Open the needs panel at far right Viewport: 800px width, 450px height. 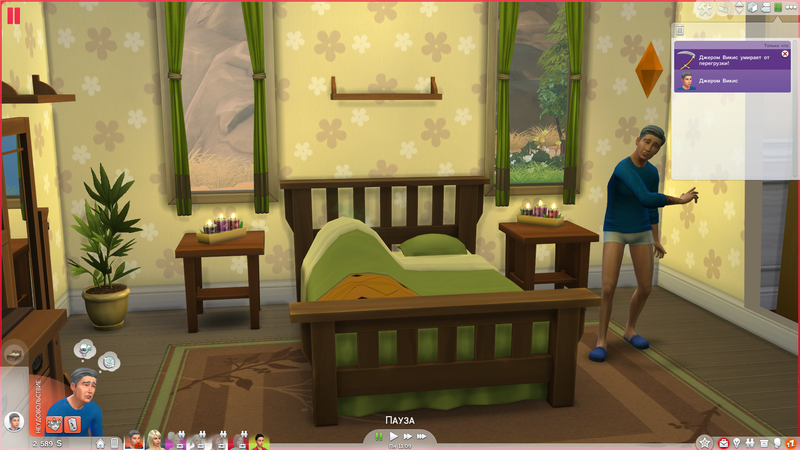pos(792,442)
